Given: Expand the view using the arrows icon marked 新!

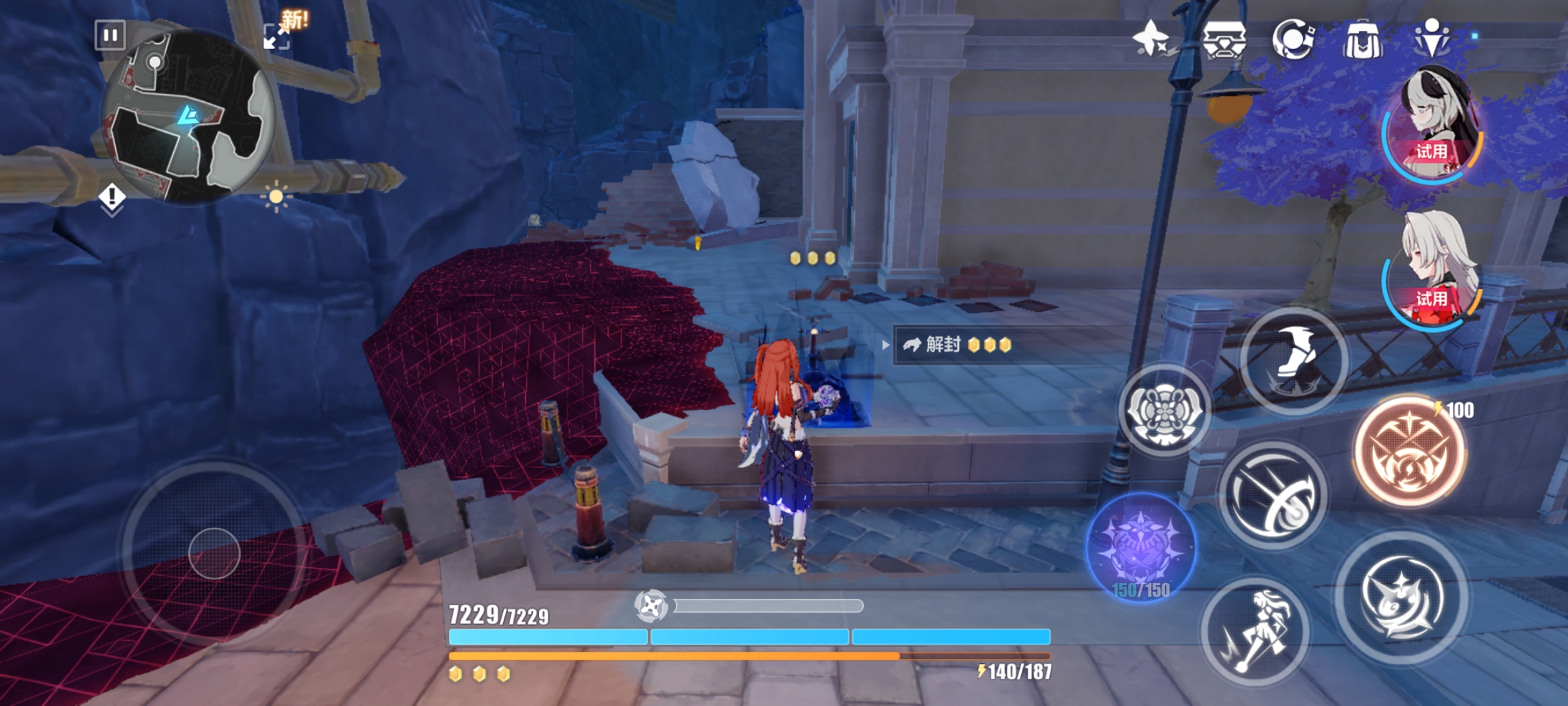Looking at the screenshot, I should pos(276,37).
